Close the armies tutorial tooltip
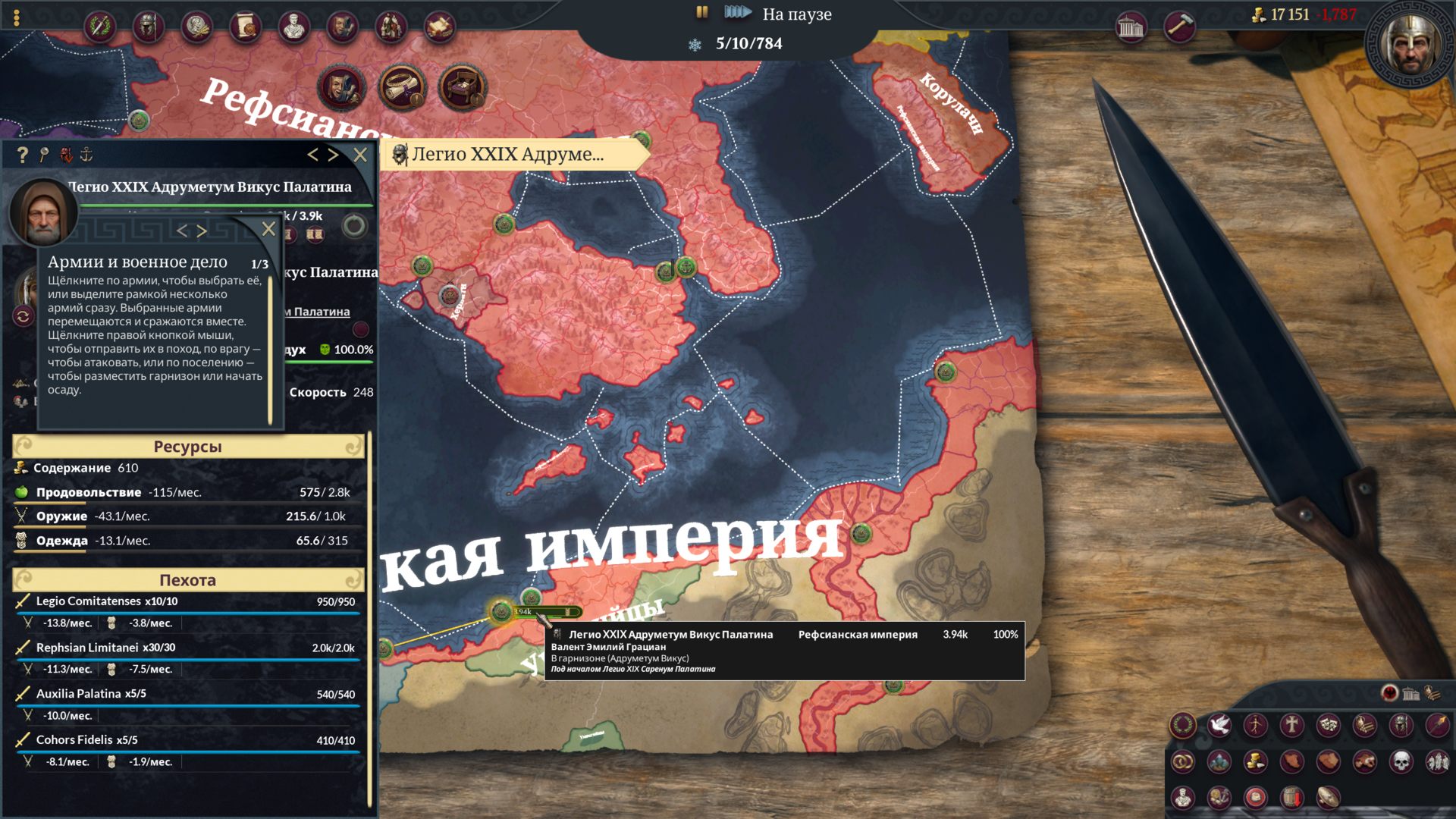Screen dimensions: 1456x819 coord(268,229)
